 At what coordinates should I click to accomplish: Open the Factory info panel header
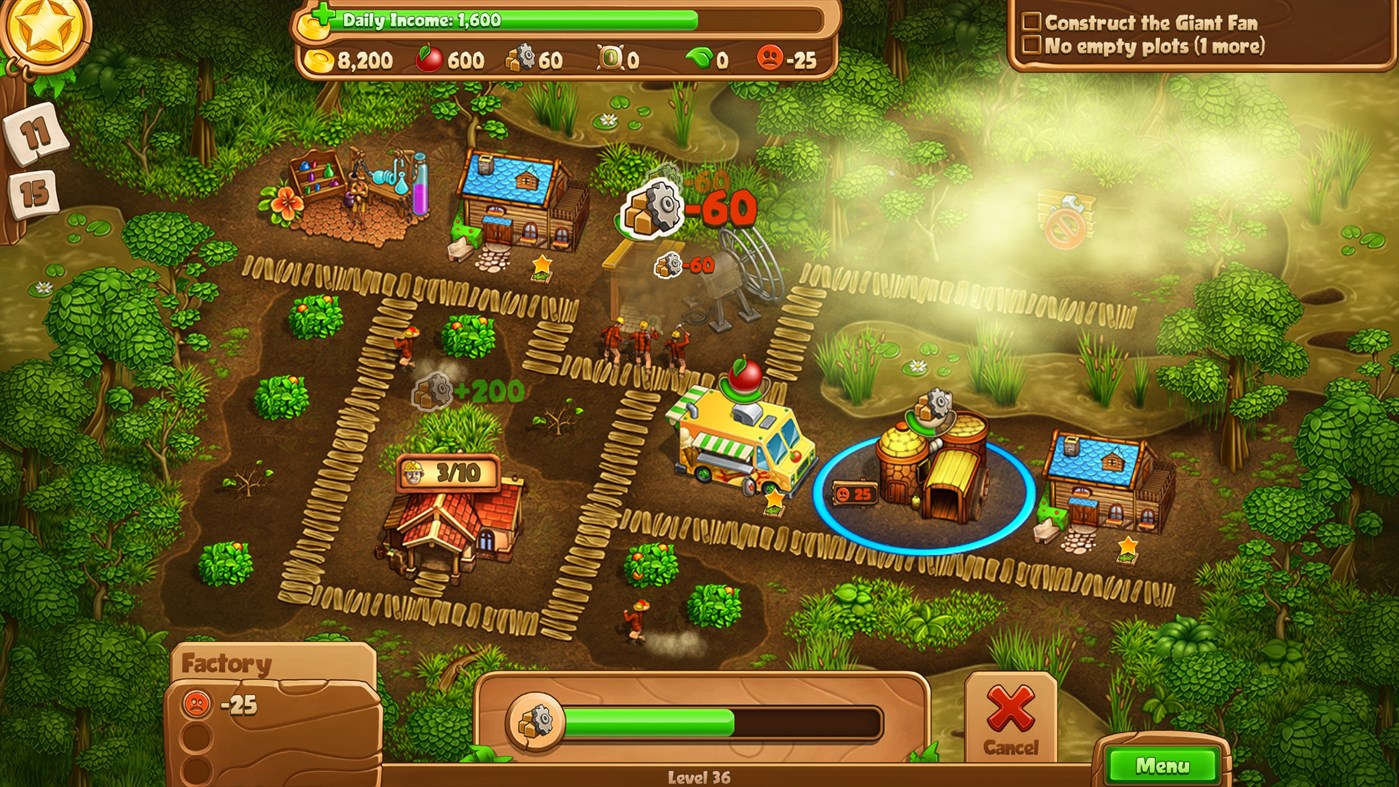[x=228, y=662]
